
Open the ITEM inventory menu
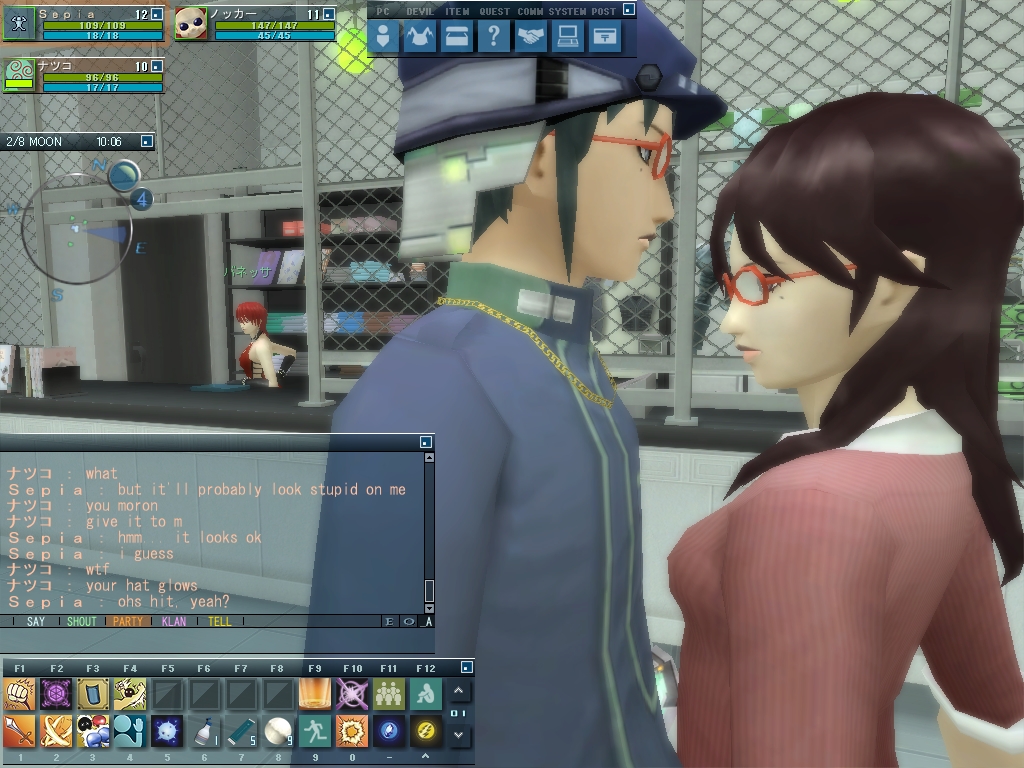click(456, 37)
